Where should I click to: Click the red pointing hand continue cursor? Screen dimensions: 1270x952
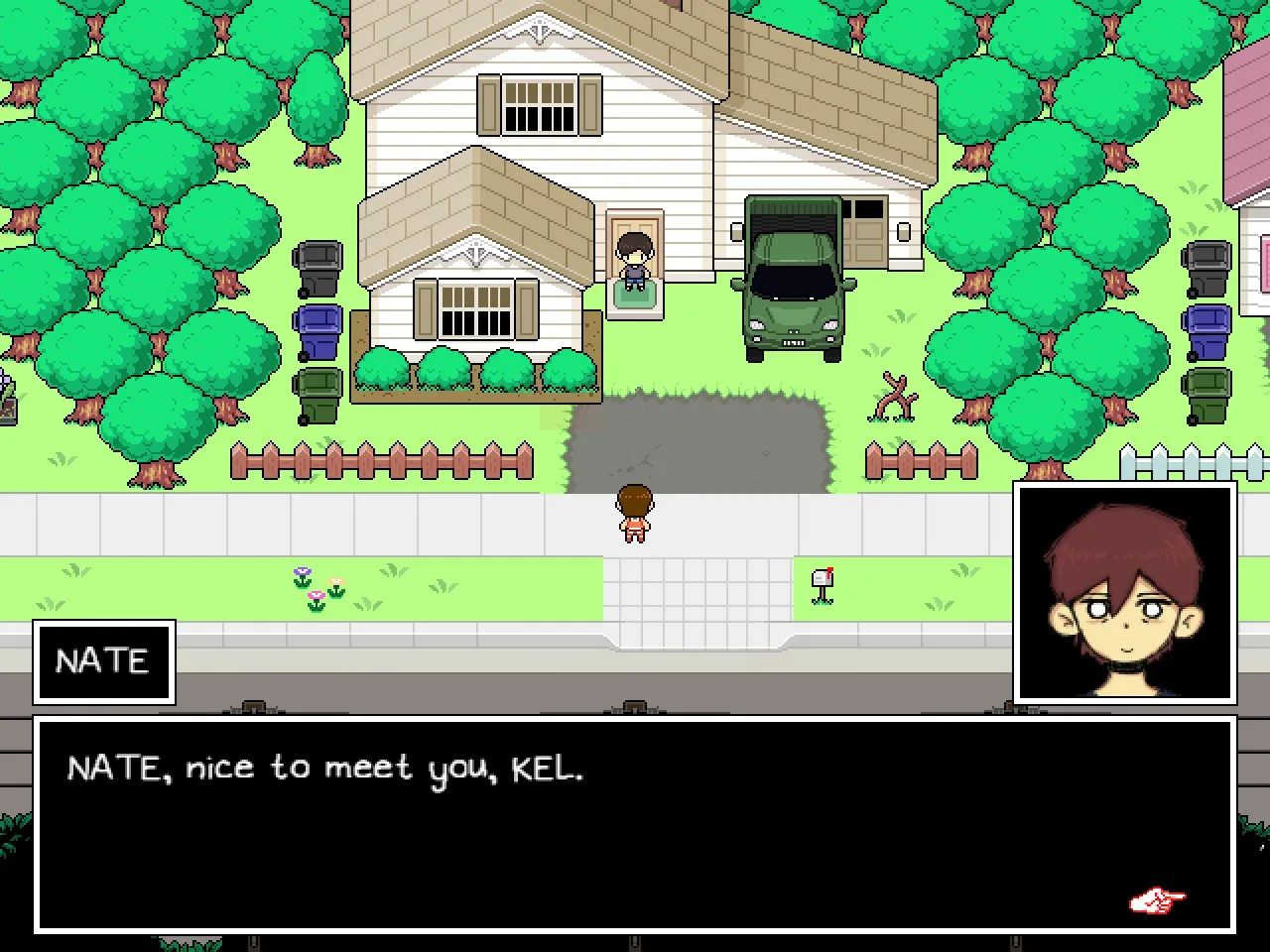tap(1157, 901)
